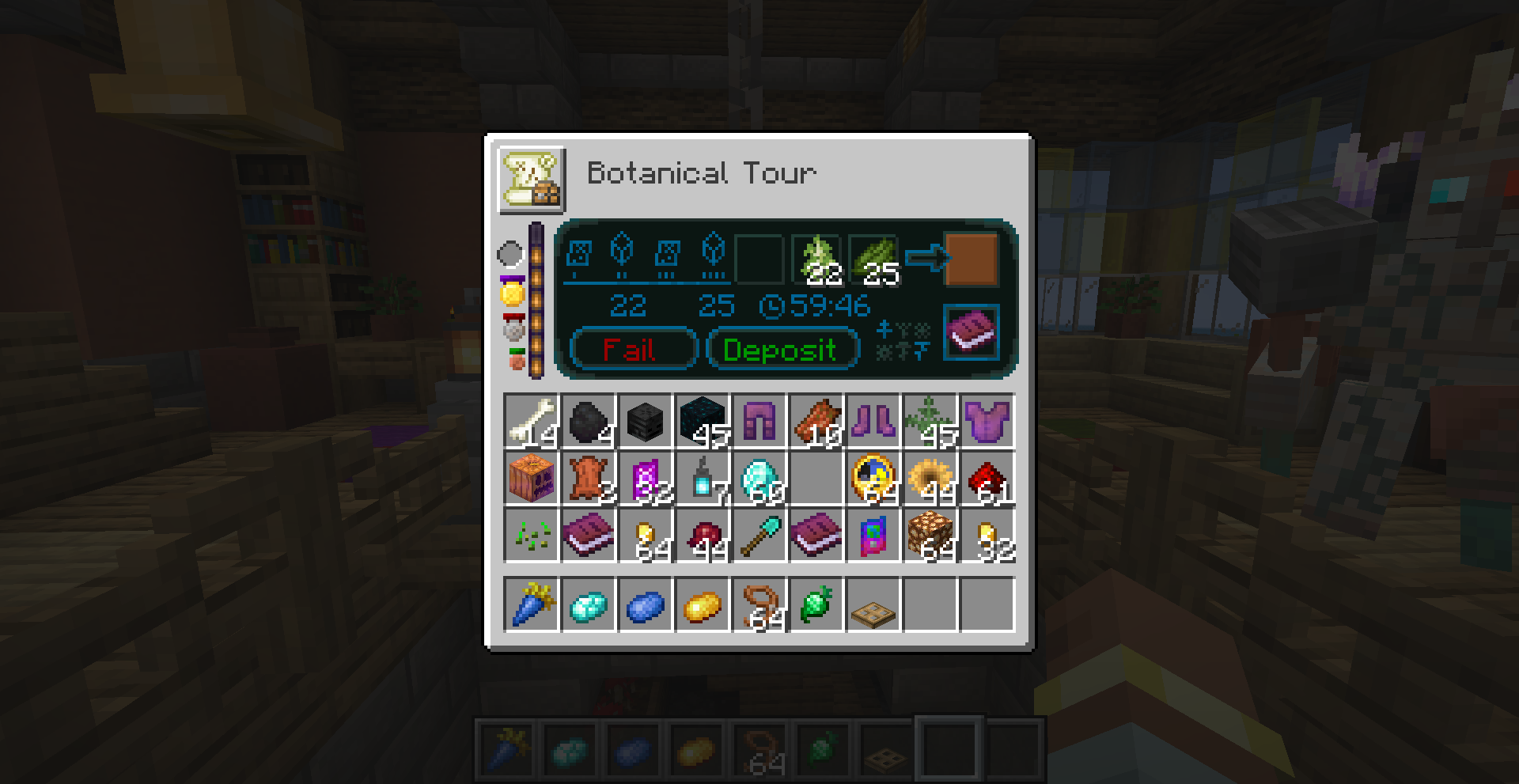
Task: Click the Deposit button
Action: point(782,349)
